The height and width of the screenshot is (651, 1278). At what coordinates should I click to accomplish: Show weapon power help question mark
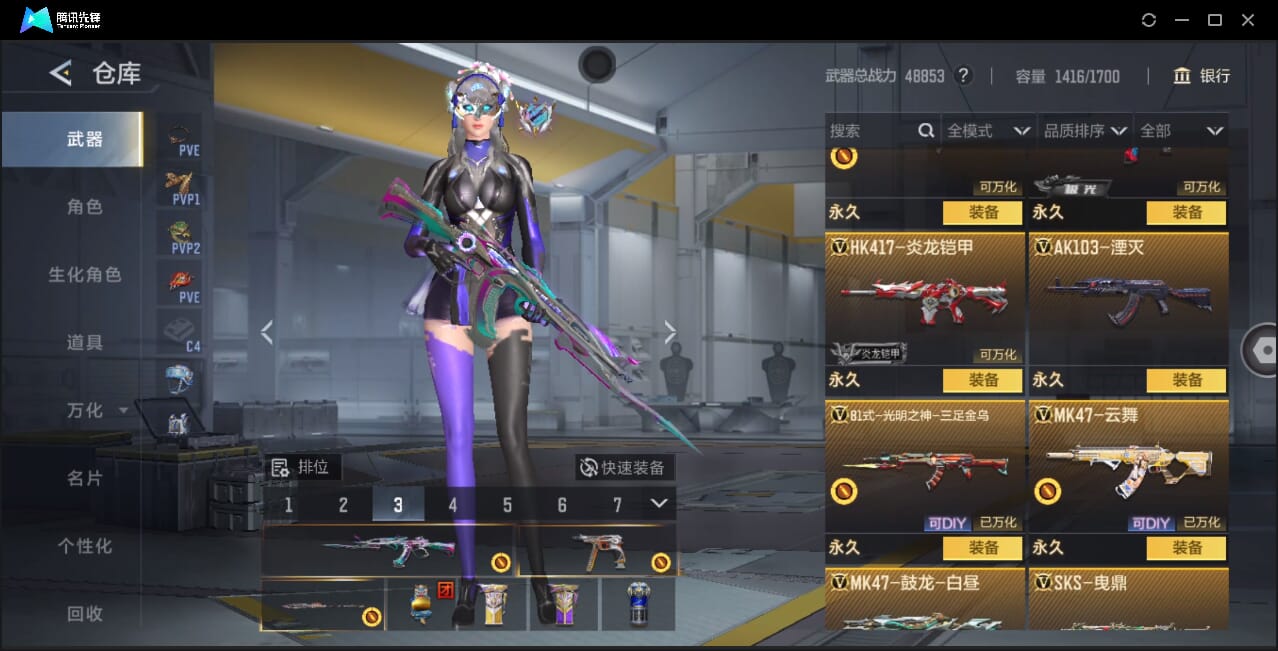[x=964, y=76]
